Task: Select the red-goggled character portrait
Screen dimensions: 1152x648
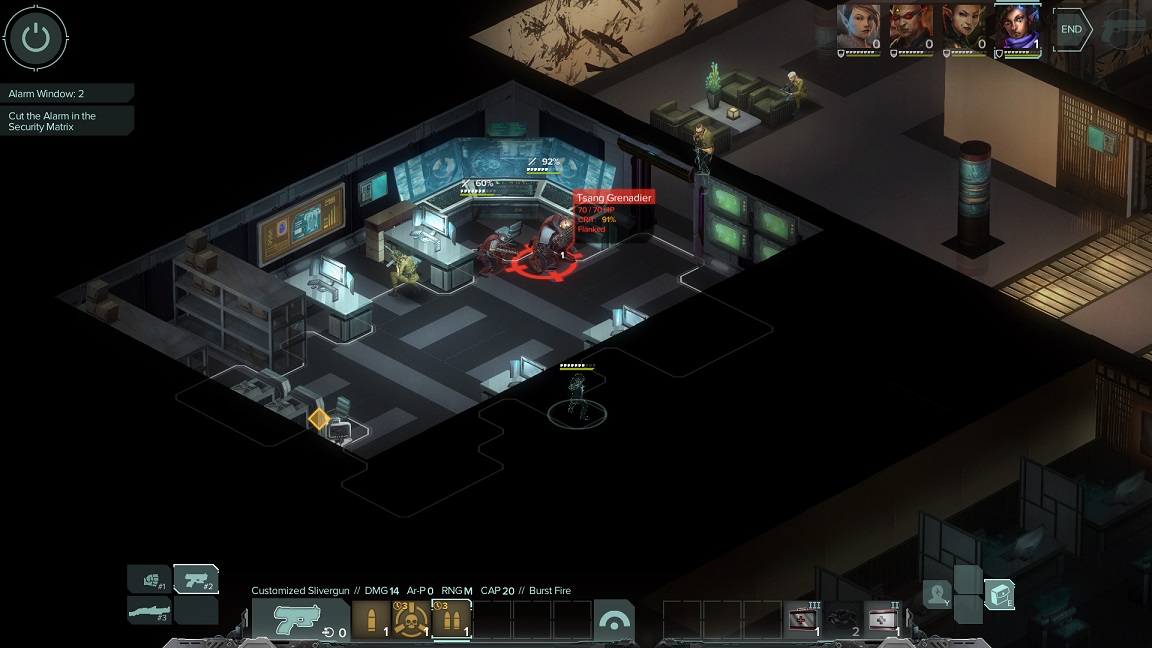Action: [x=911, y=25]
